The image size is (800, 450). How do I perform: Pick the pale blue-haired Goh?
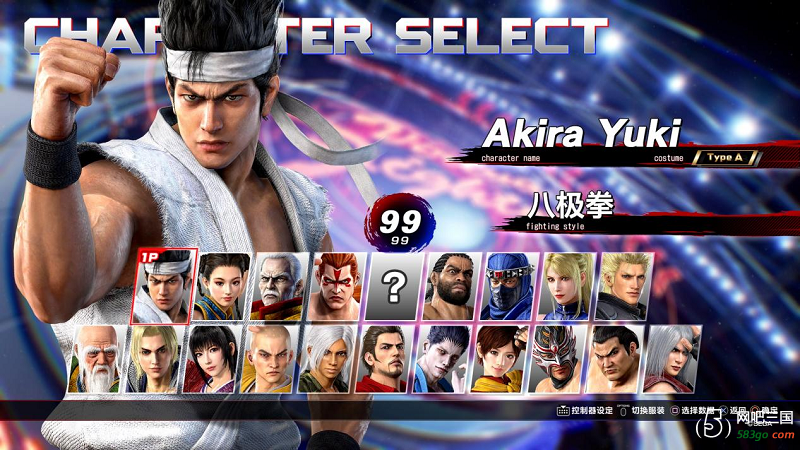tap(442, 359)
